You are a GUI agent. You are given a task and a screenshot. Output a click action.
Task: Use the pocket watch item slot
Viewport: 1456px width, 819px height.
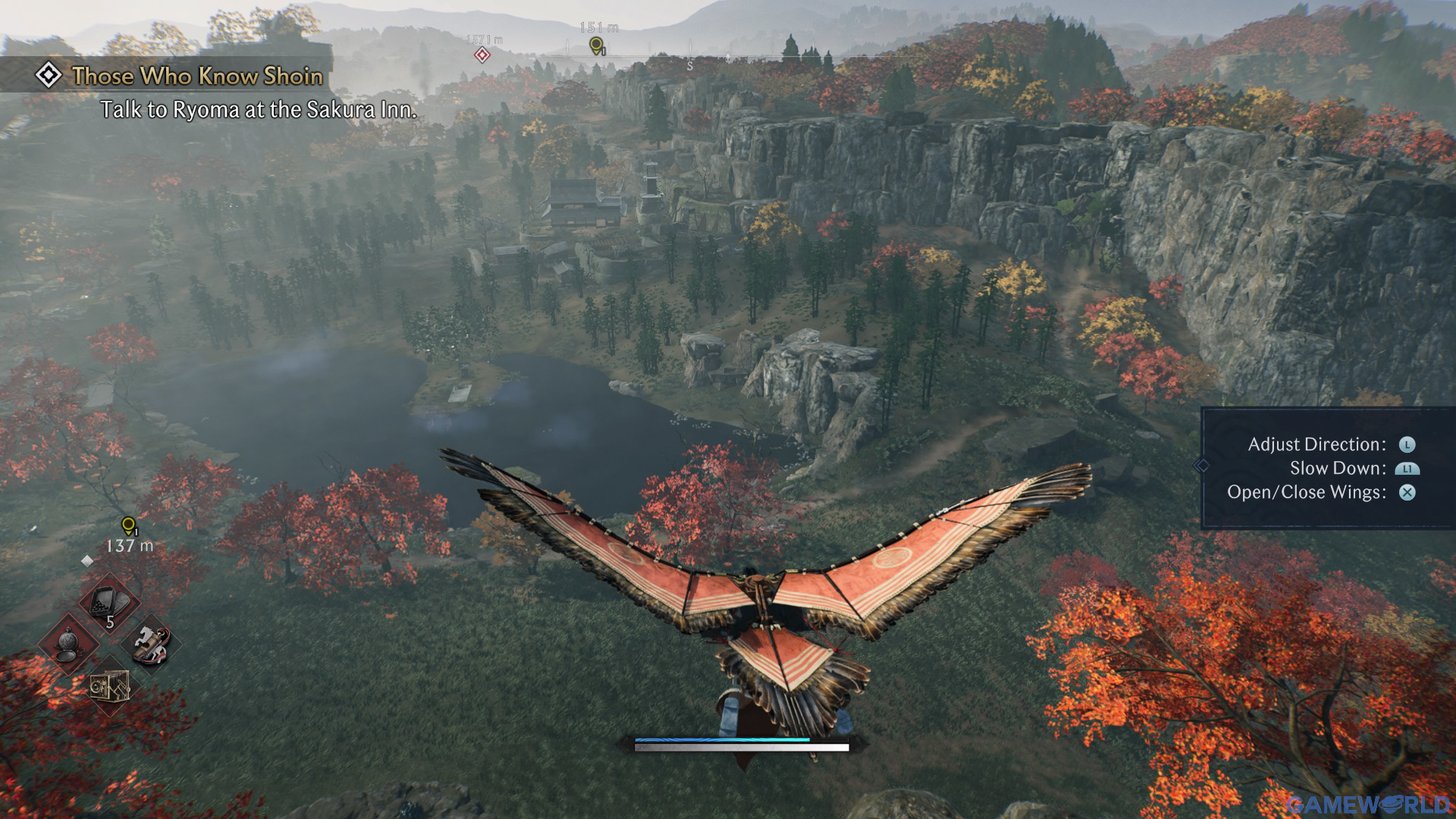(68, 645)
